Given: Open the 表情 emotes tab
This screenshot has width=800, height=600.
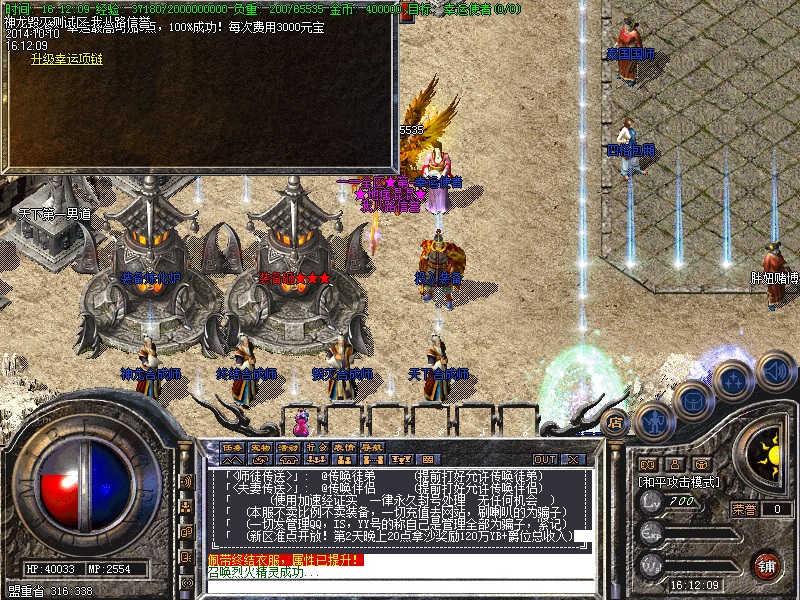Looking at the screenshot, I should (345, 447).
